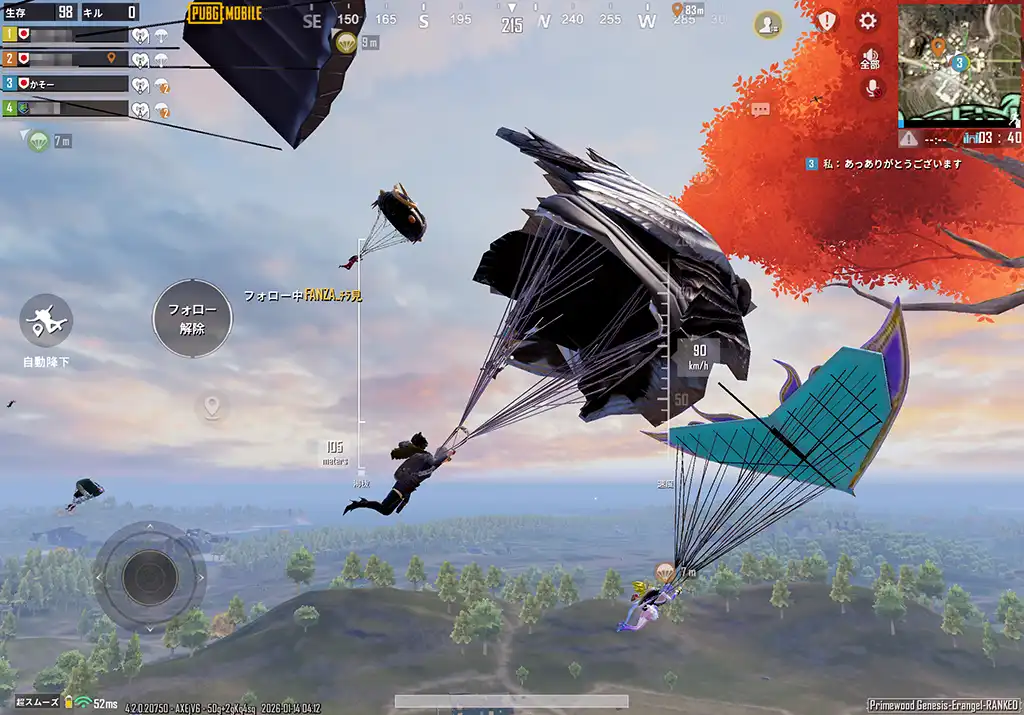Tap the warning triangle beside the minimap timer
This screenshot has width=1024, height=715.
908,138
